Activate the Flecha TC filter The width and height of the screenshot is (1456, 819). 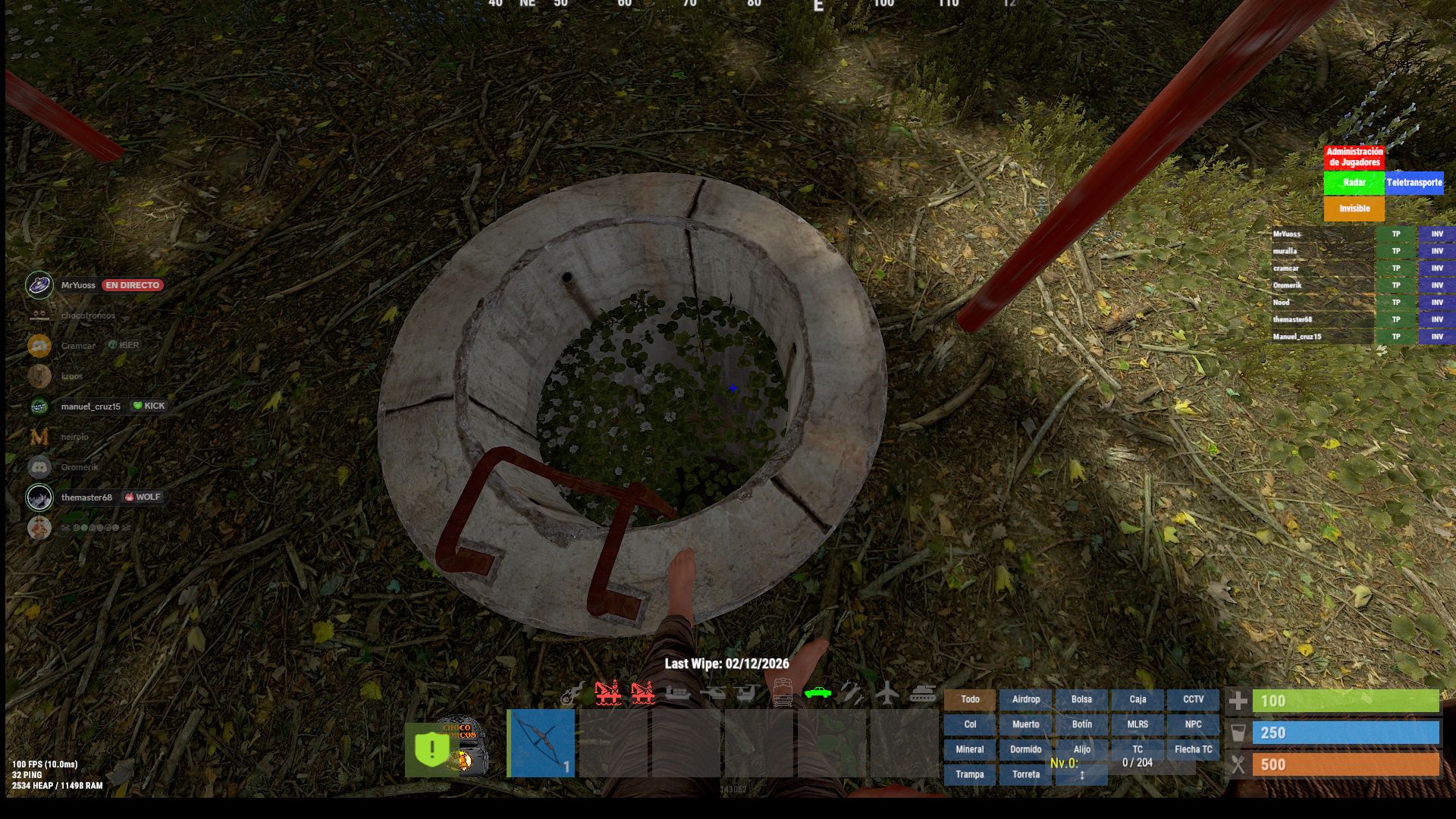1193,749
